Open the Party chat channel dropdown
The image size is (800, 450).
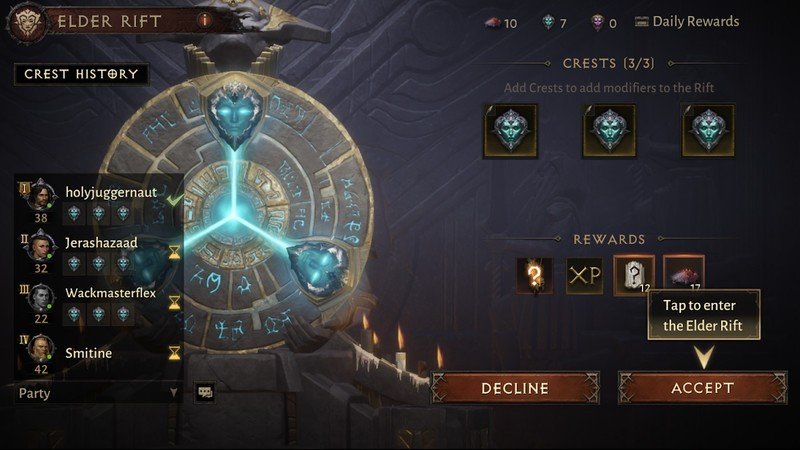tap(97, 393)
